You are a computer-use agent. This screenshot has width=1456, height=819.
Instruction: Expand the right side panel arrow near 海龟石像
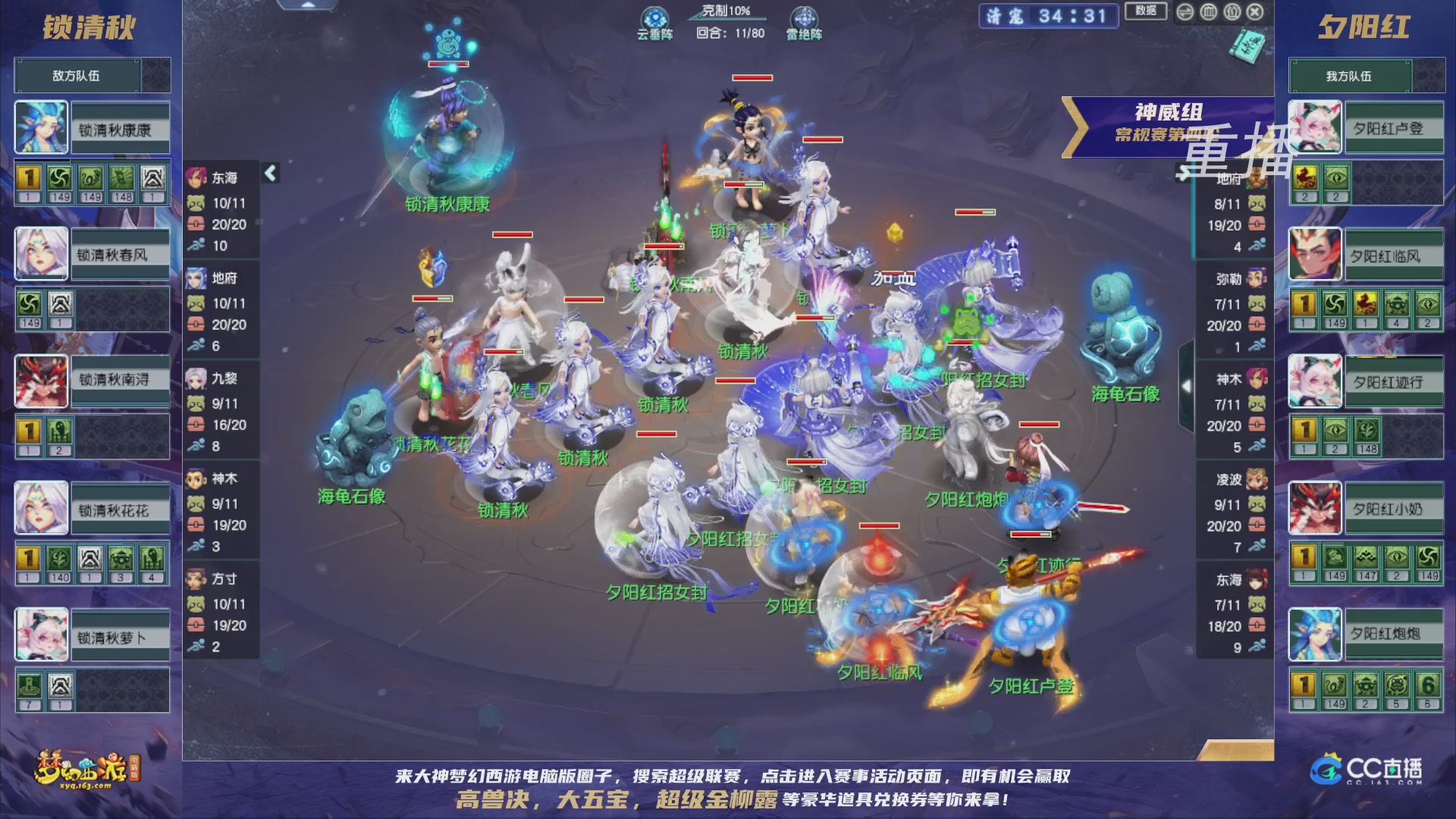click(x=1188, y=385)
